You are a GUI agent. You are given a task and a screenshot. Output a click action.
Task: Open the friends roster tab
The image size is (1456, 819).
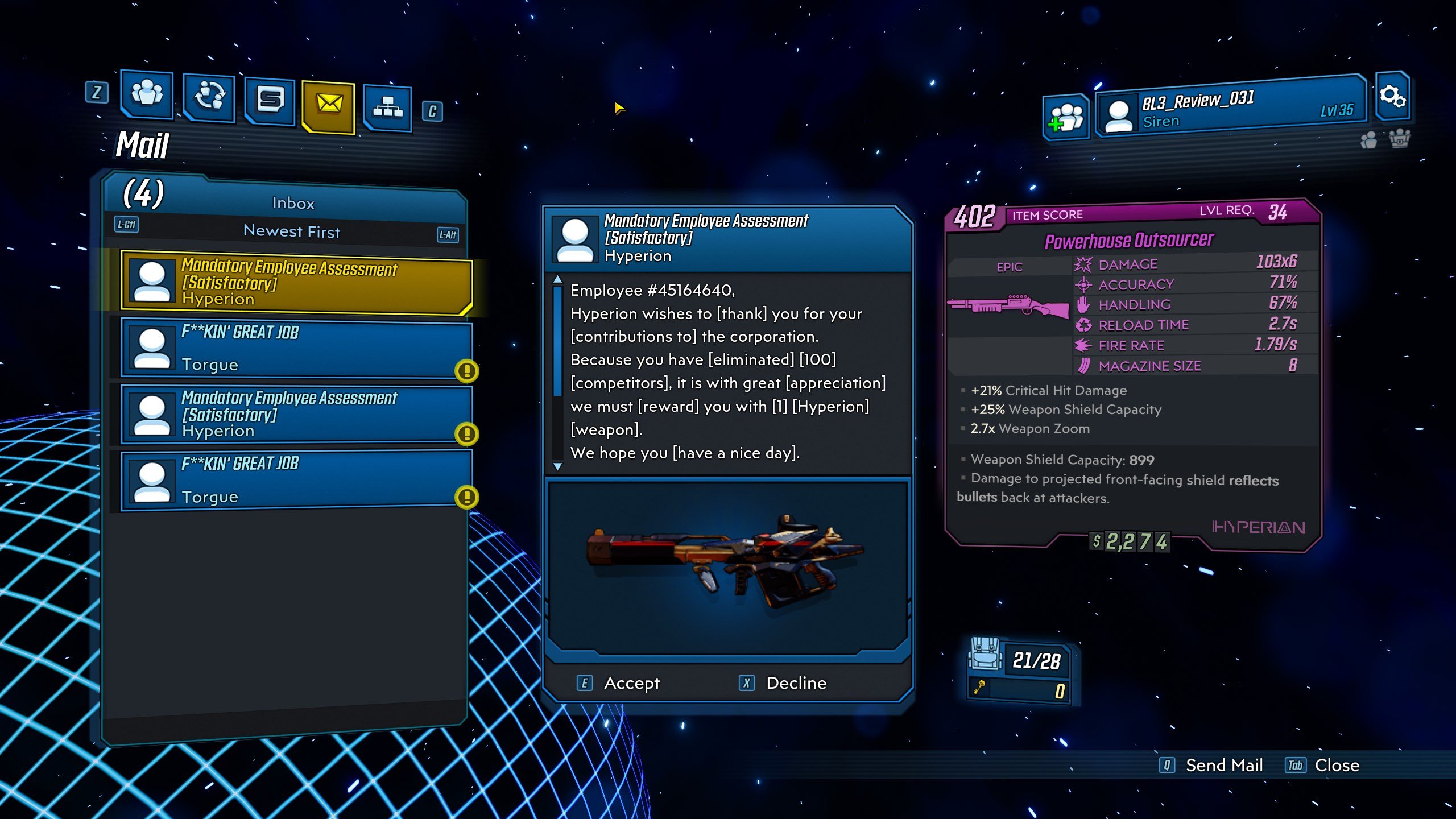click(x=147, y=94)
